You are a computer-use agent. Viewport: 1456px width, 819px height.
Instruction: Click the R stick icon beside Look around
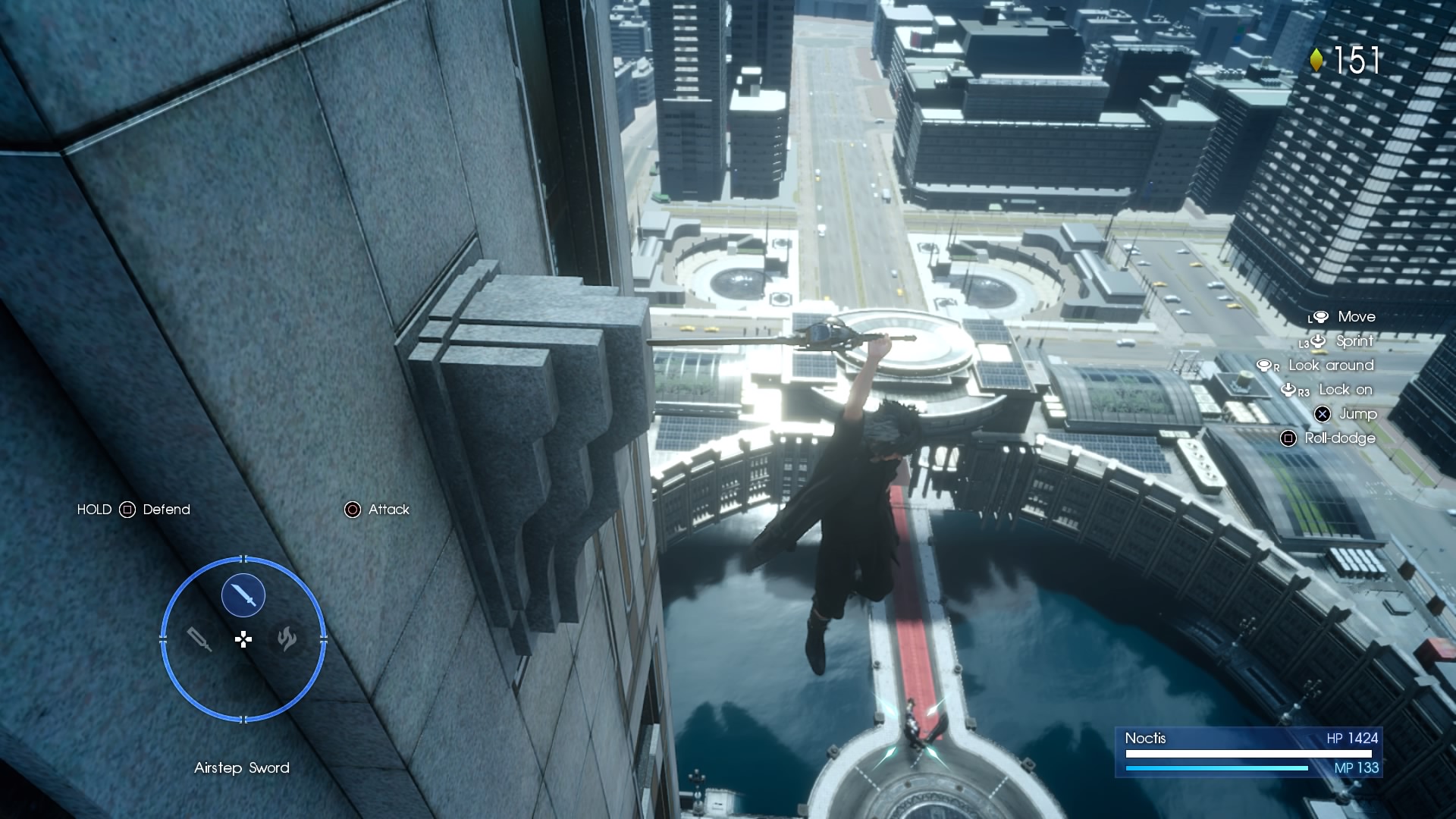(1265, 366)
